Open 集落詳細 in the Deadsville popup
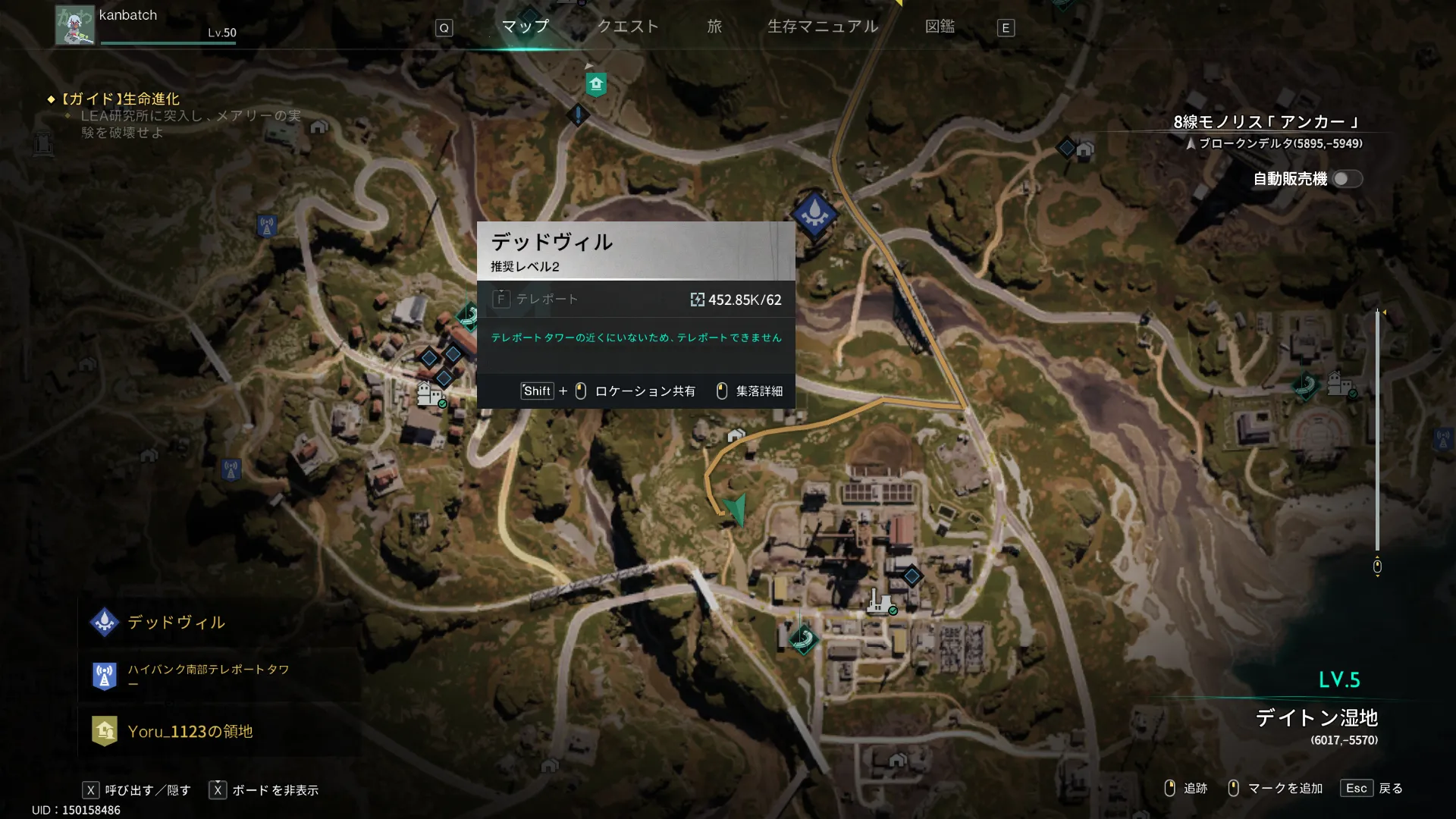1456x819 pixels. [x=751, y=391]
